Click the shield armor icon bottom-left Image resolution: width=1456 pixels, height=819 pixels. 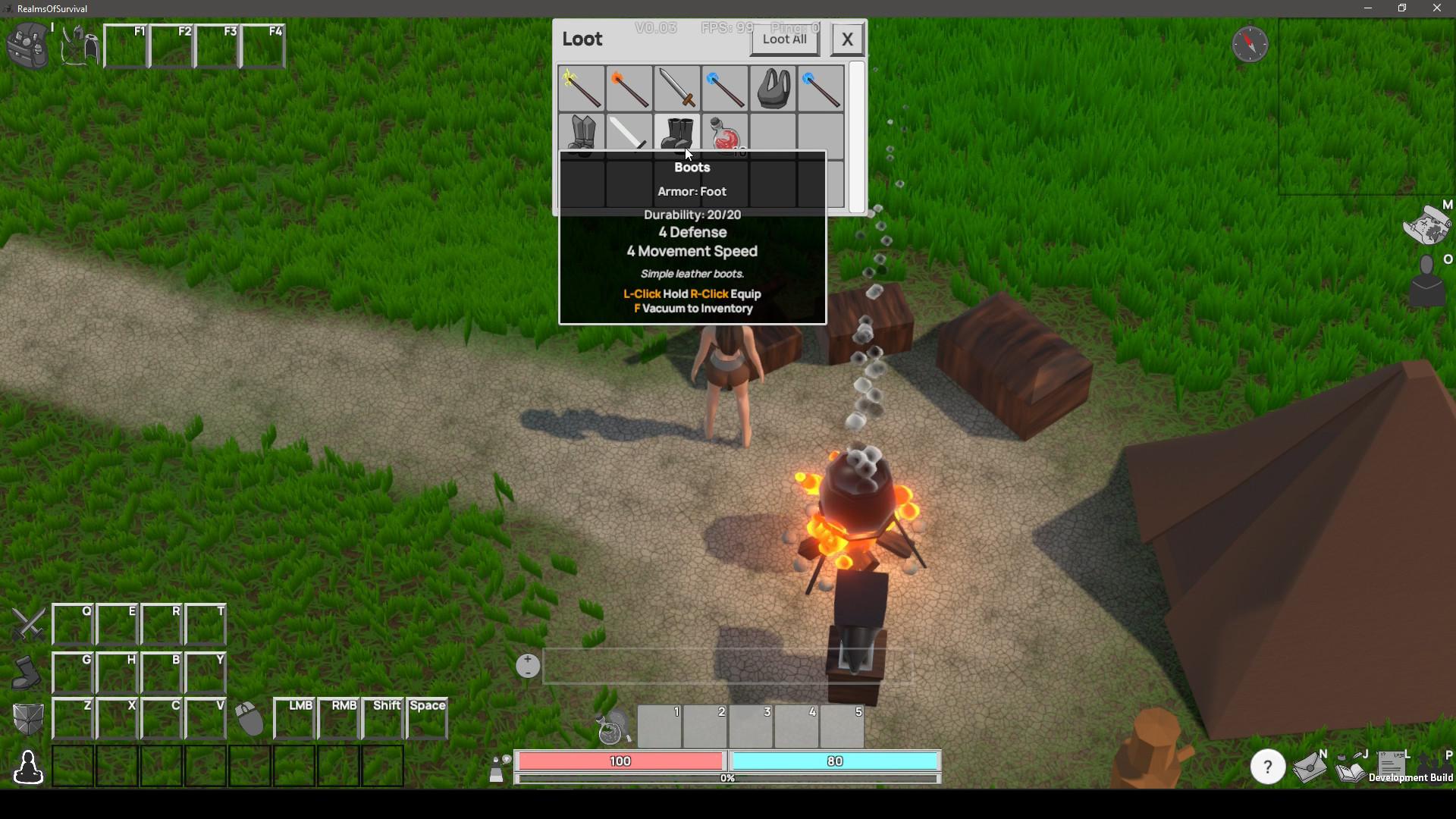point(28,717)
